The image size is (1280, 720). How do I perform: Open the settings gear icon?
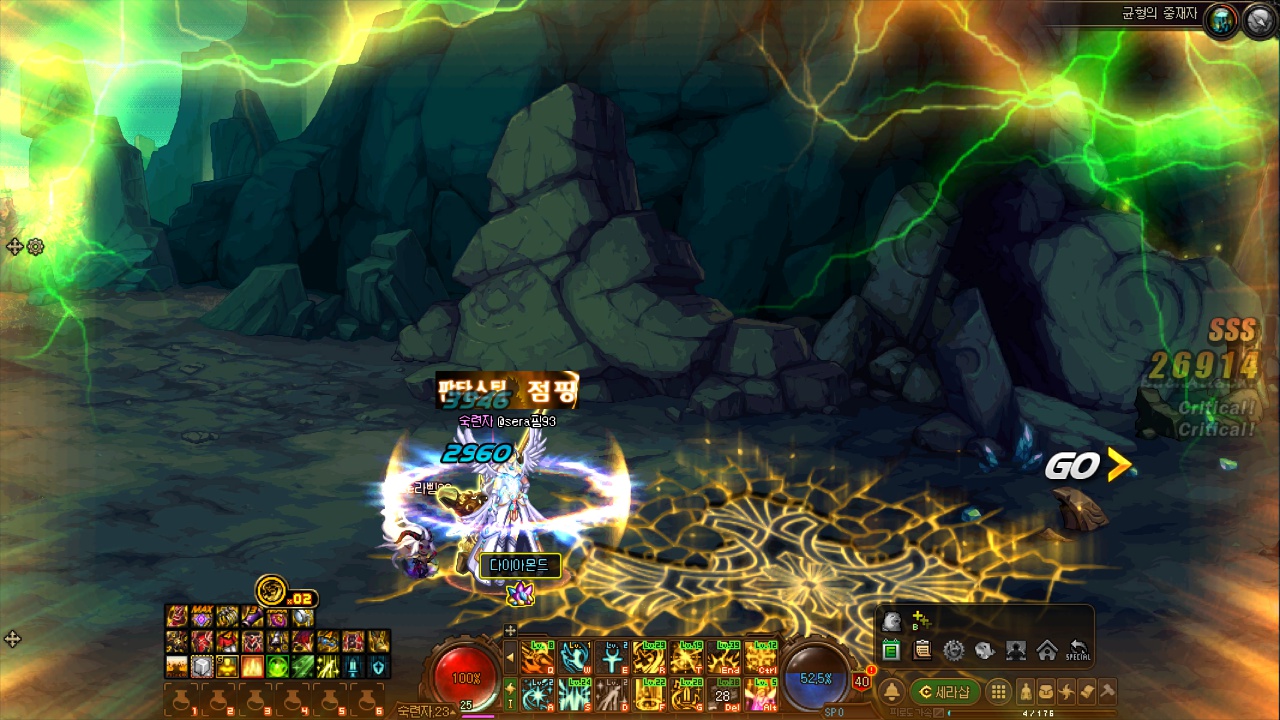click(x=954, y=651)
